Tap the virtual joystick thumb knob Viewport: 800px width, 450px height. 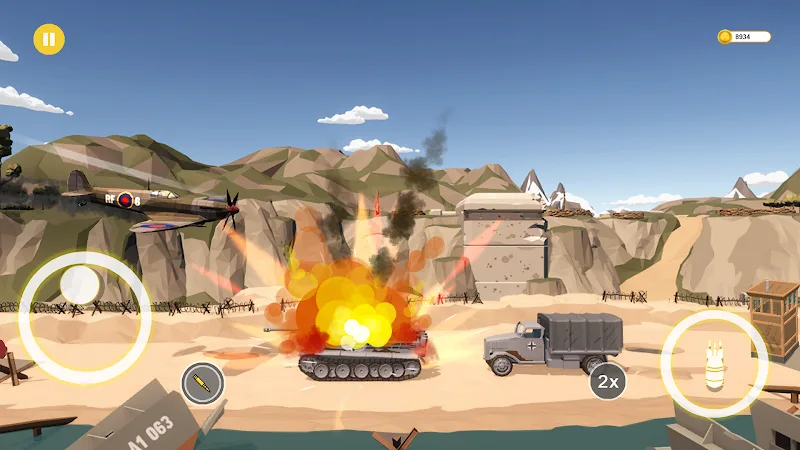80,287
